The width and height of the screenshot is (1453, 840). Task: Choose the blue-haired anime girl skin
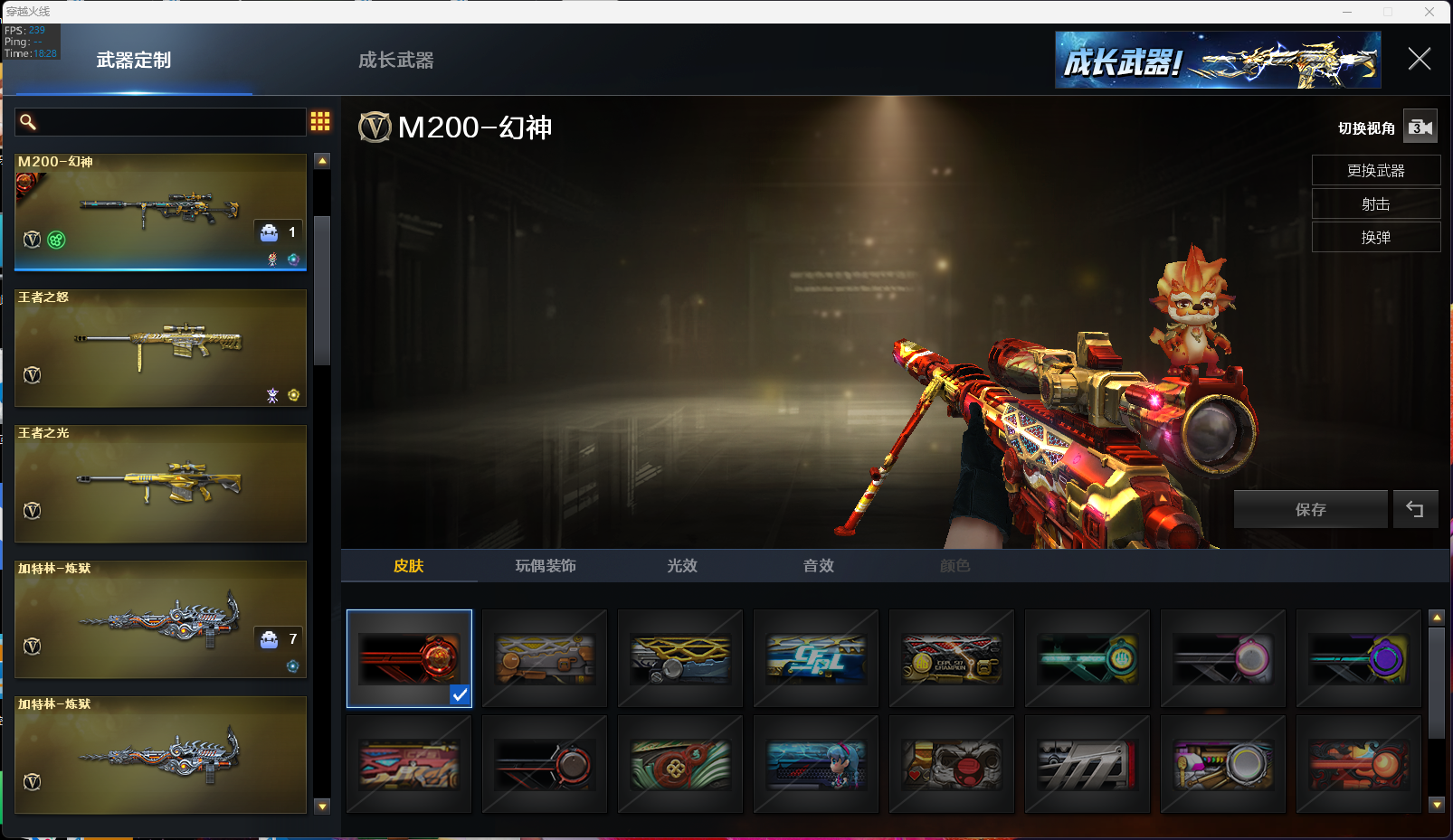816,765
